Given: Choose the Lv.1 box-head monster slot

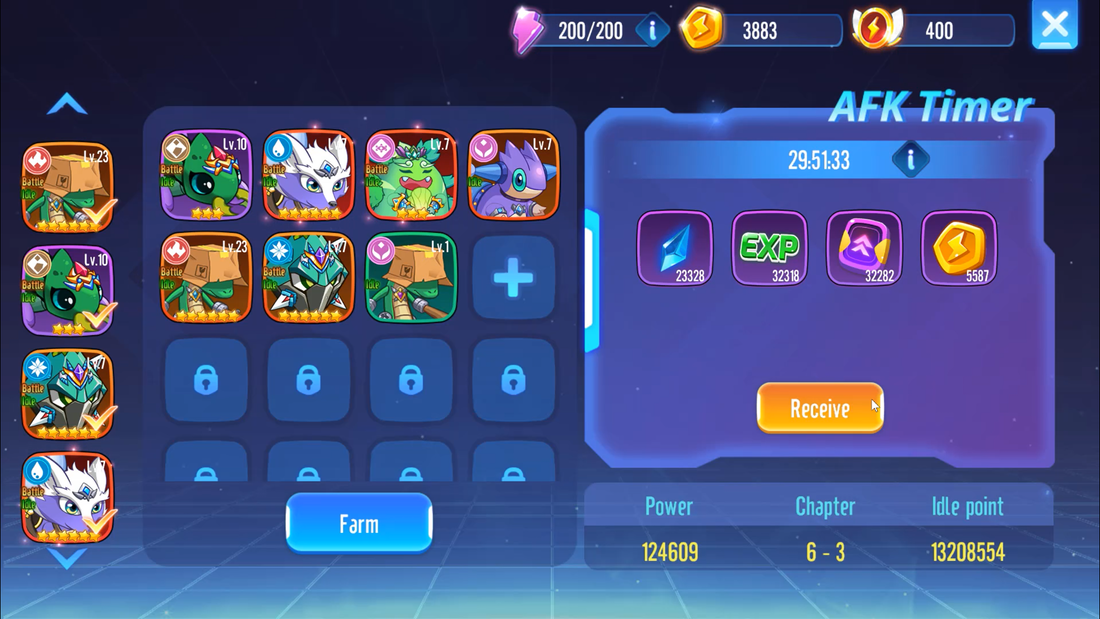Looking at the screenshot, I should [411, 278].
